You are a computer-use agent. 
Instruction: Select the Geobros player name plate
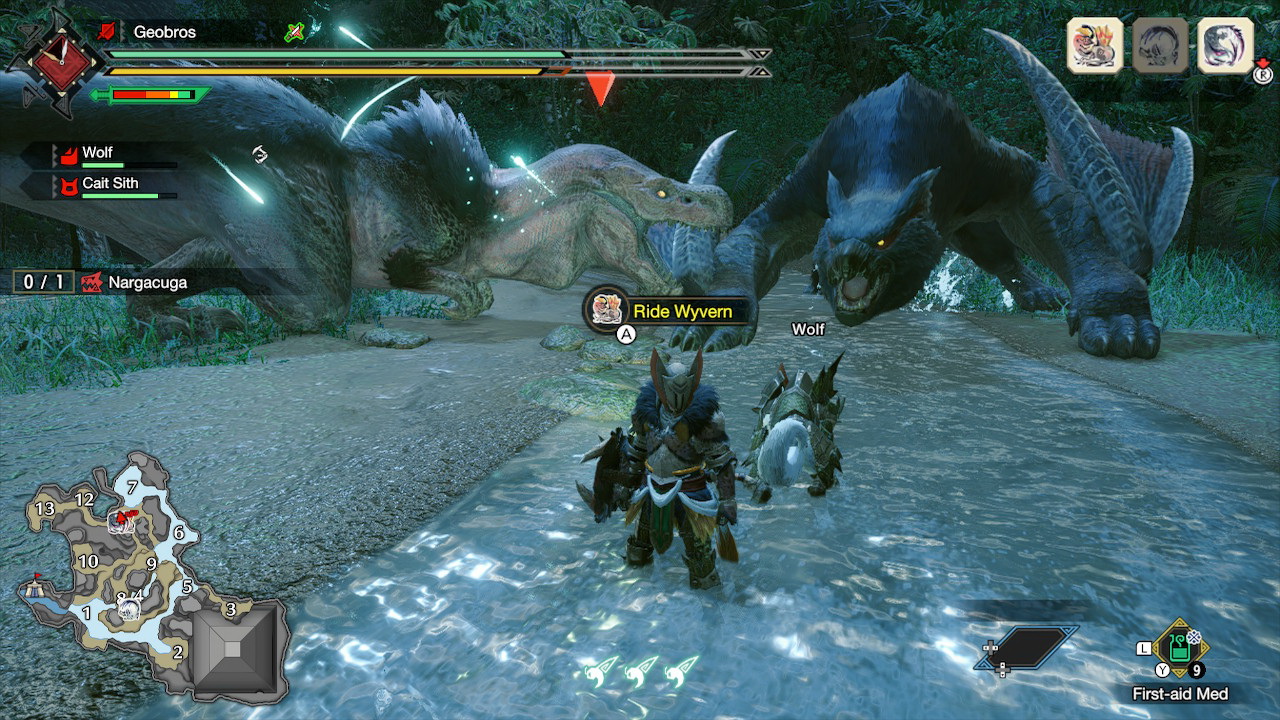tap(165, 32)
